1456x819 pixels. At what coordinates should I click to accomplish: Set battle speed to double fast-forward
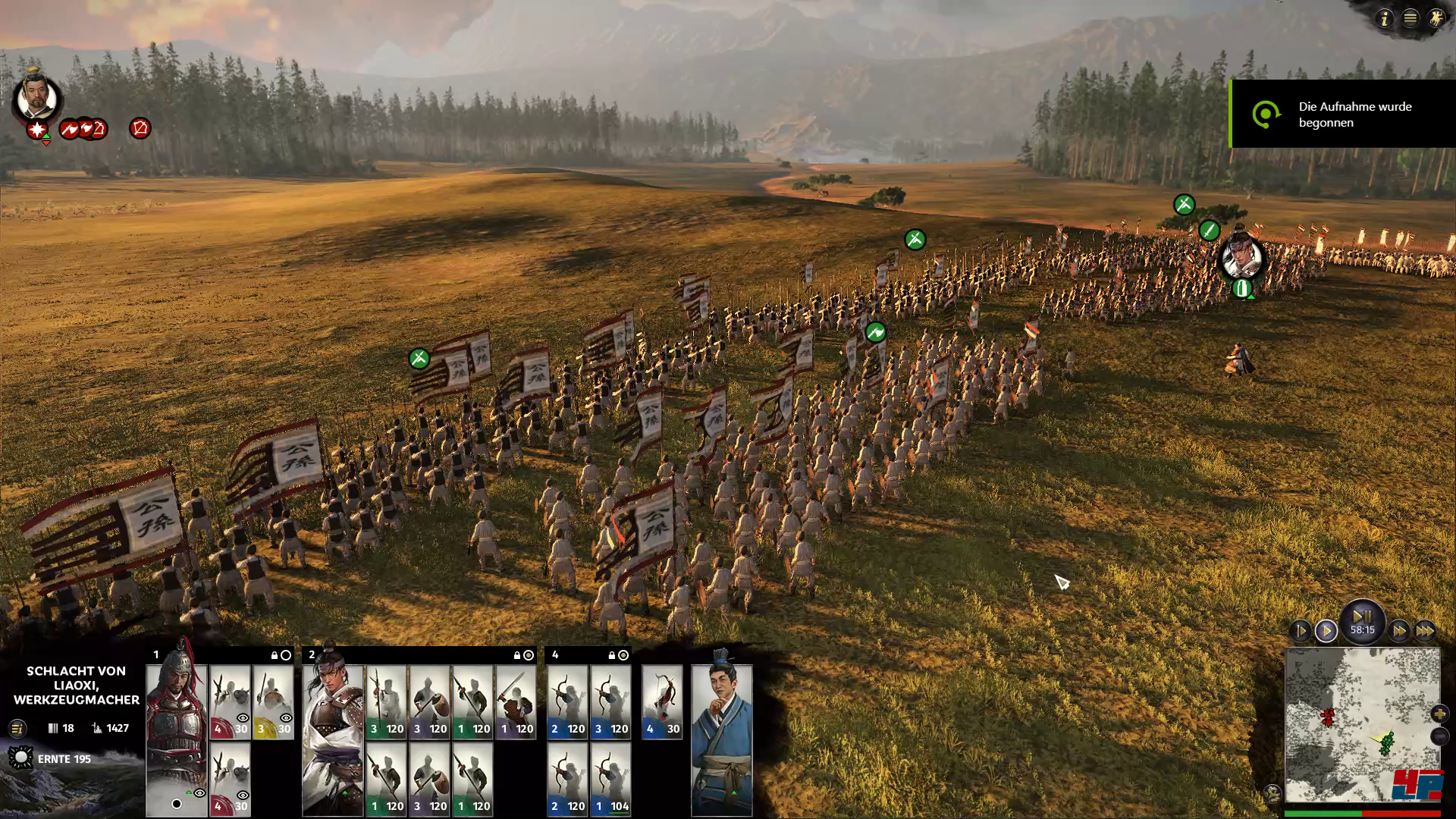[1399, 631]
